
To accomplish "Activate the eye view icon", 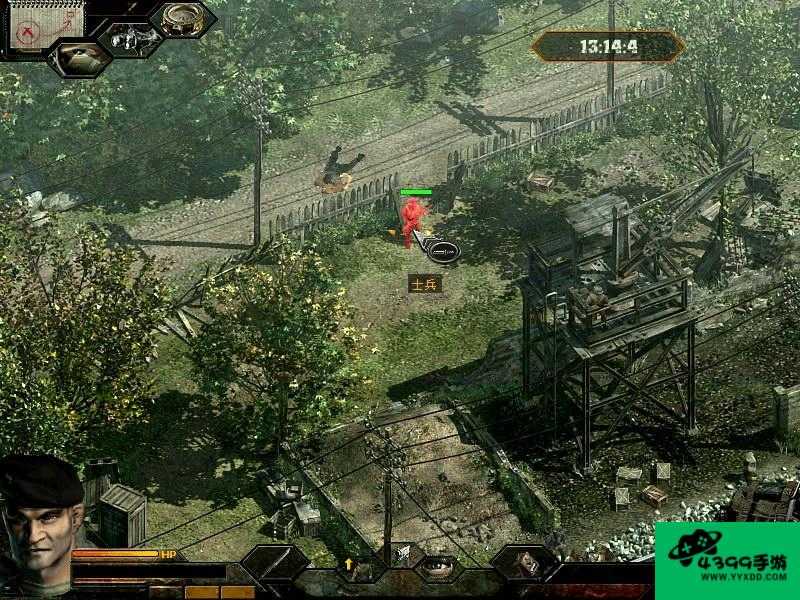I will tap(435, 565).
